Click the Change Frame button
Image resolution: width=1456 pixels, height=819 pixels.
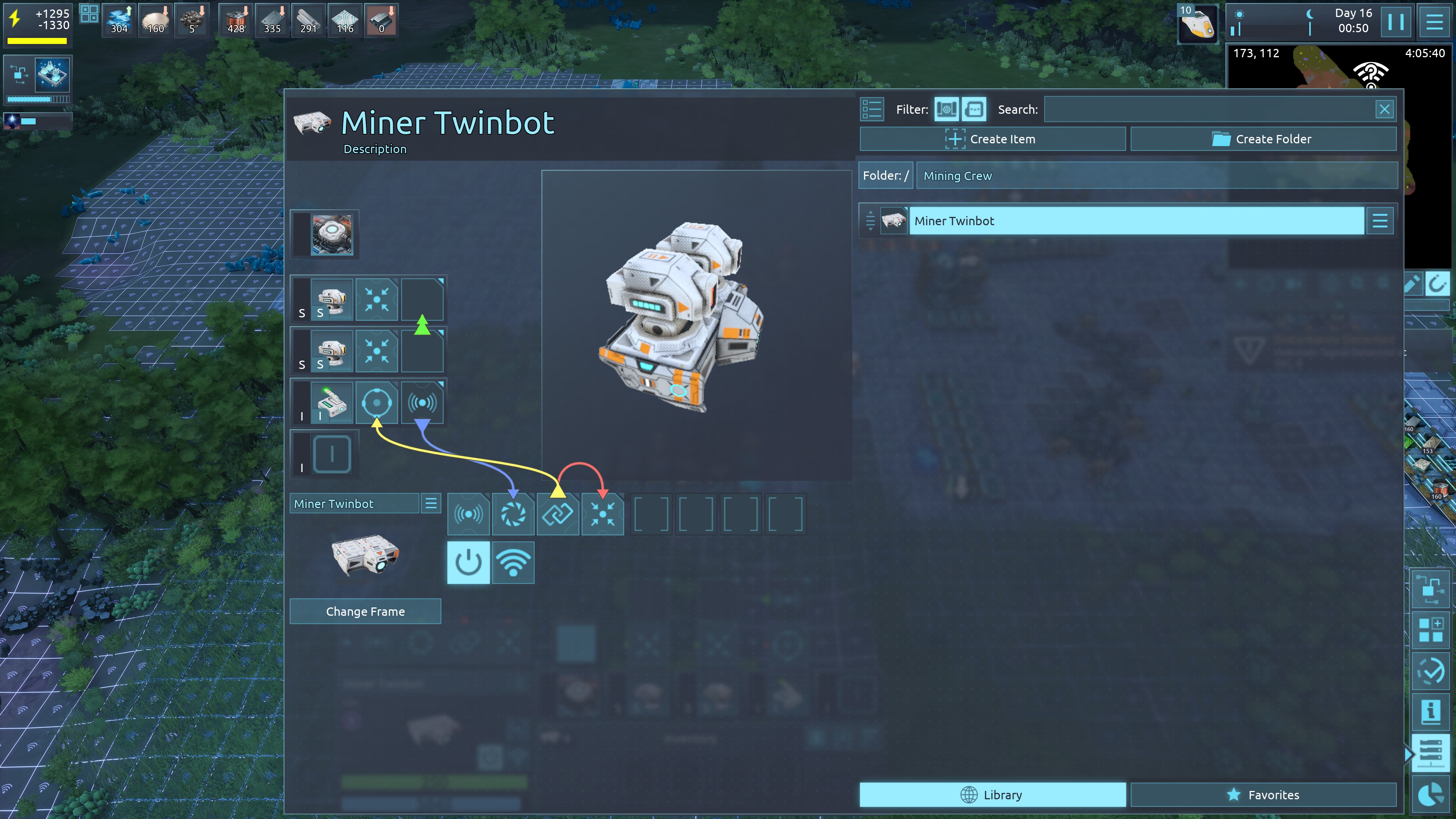click(365, 612)
